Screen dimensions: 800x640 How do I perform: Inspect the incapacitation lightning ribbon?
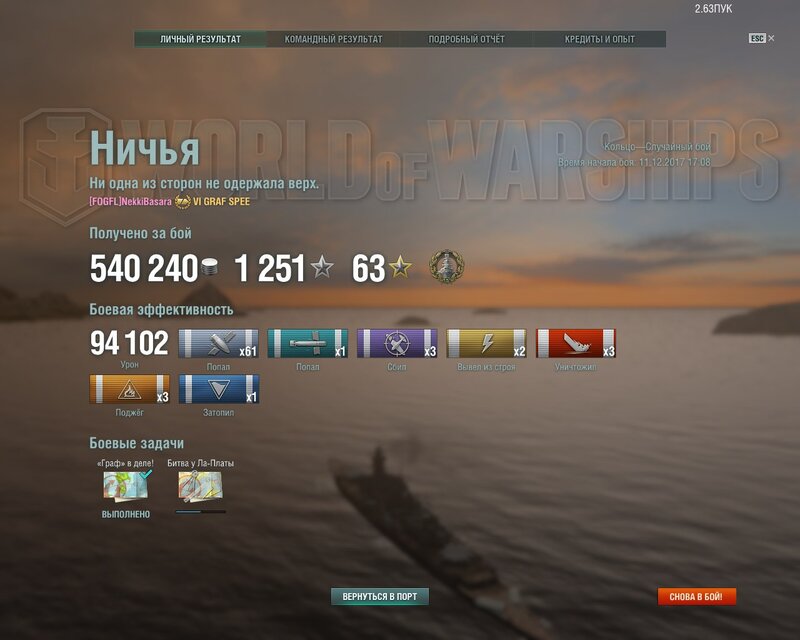(487, 343)
